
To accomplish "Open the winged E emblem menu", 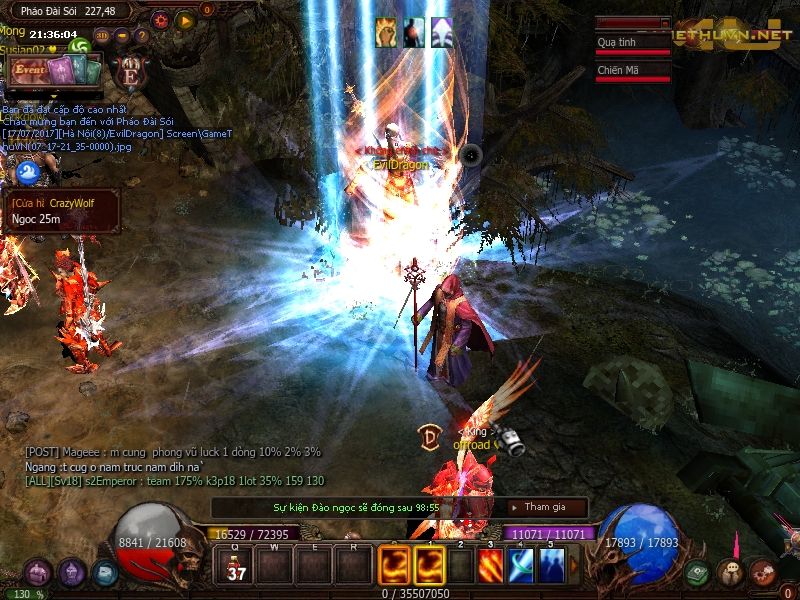I will click(131, 71).
